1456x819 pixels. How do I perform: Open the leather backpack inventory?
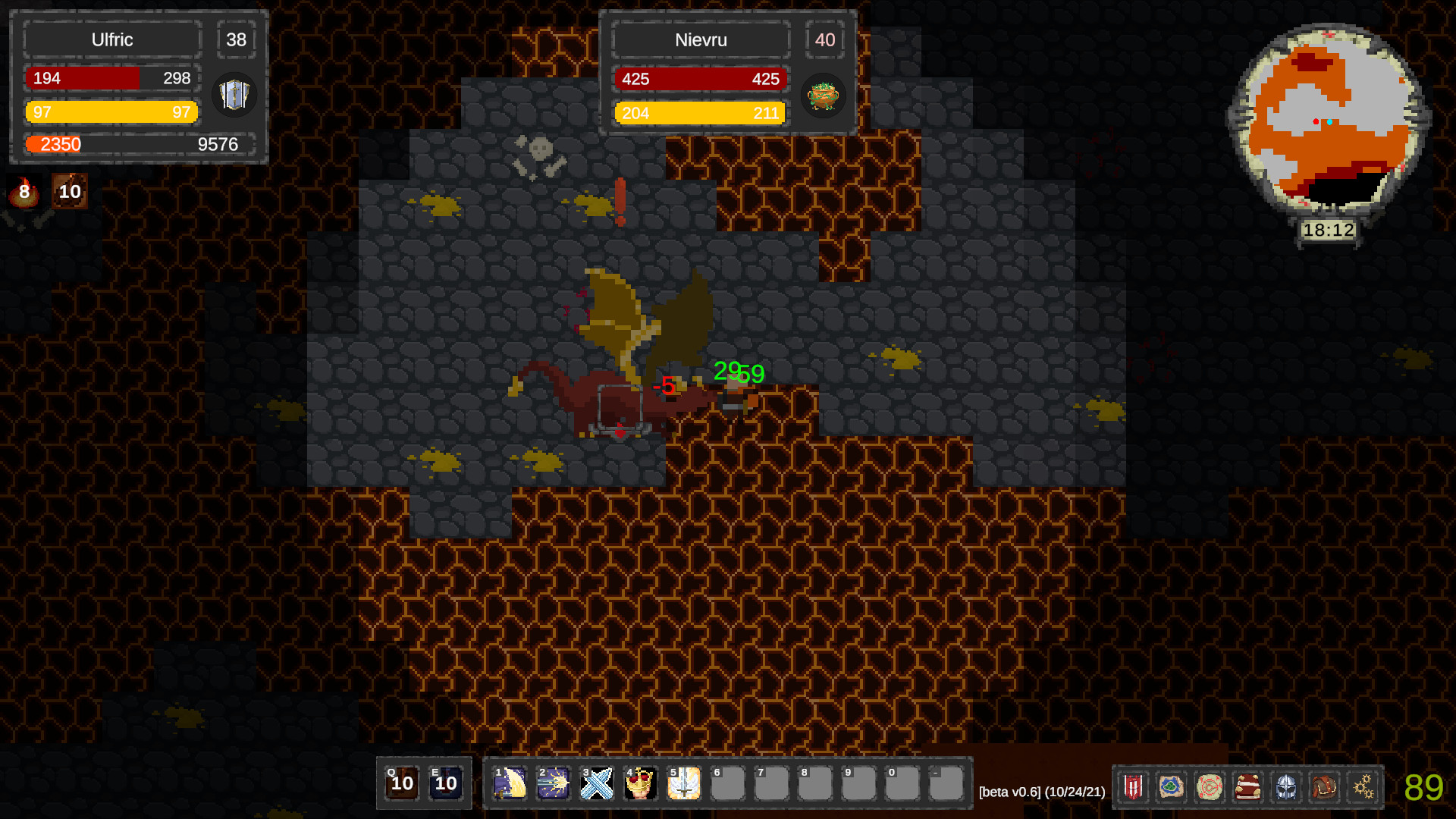click(x=1324, y=787)
